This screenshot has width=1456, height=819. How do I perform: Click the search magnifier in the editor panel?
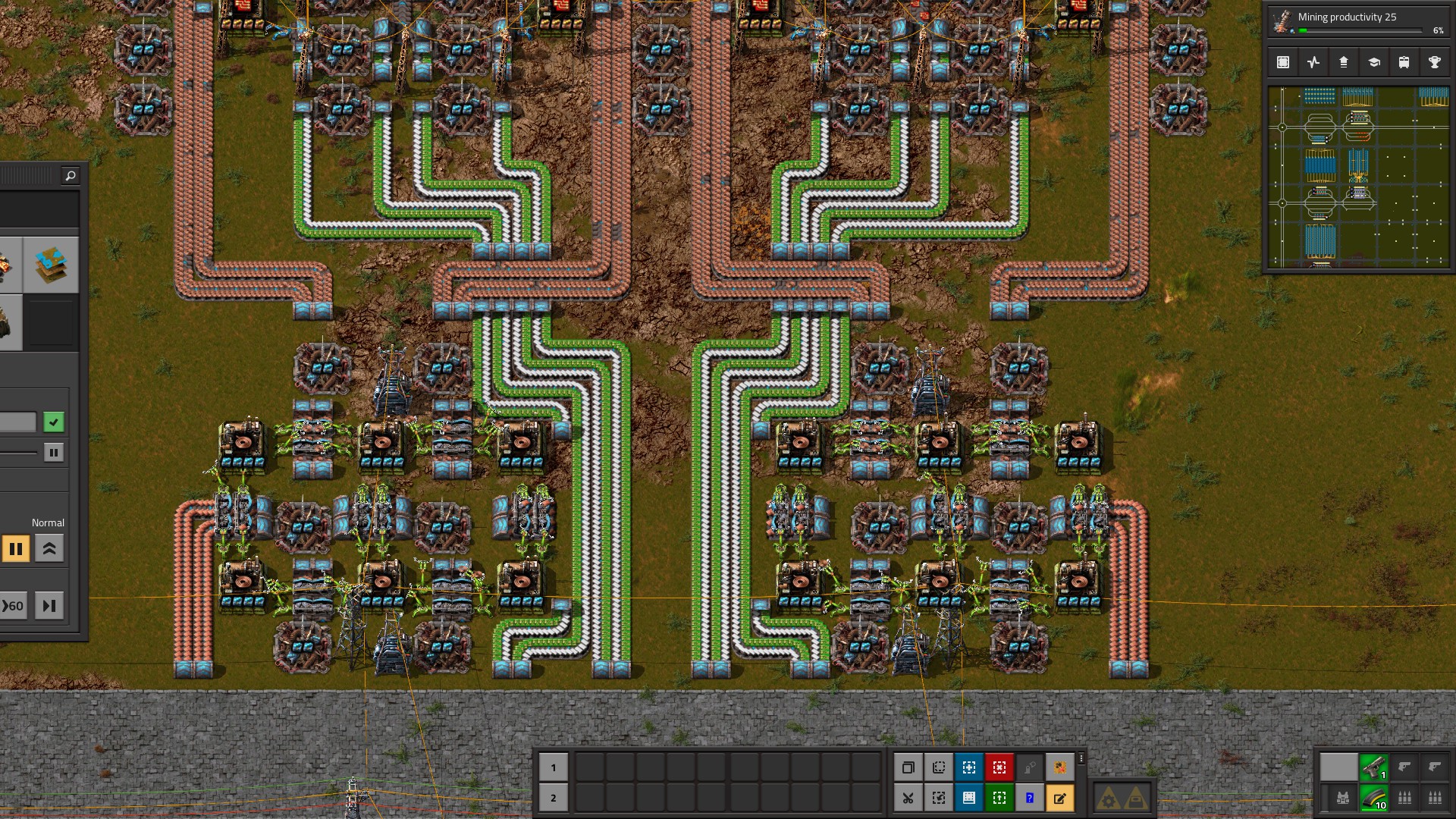tap(71, 175)
